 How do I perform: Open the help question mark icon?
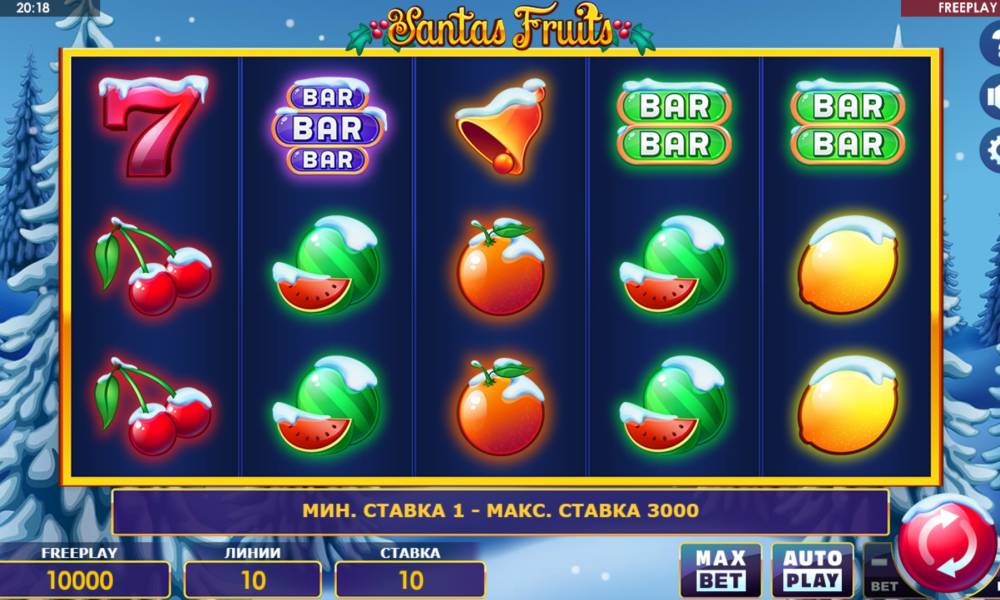click(x=992, y=44)
